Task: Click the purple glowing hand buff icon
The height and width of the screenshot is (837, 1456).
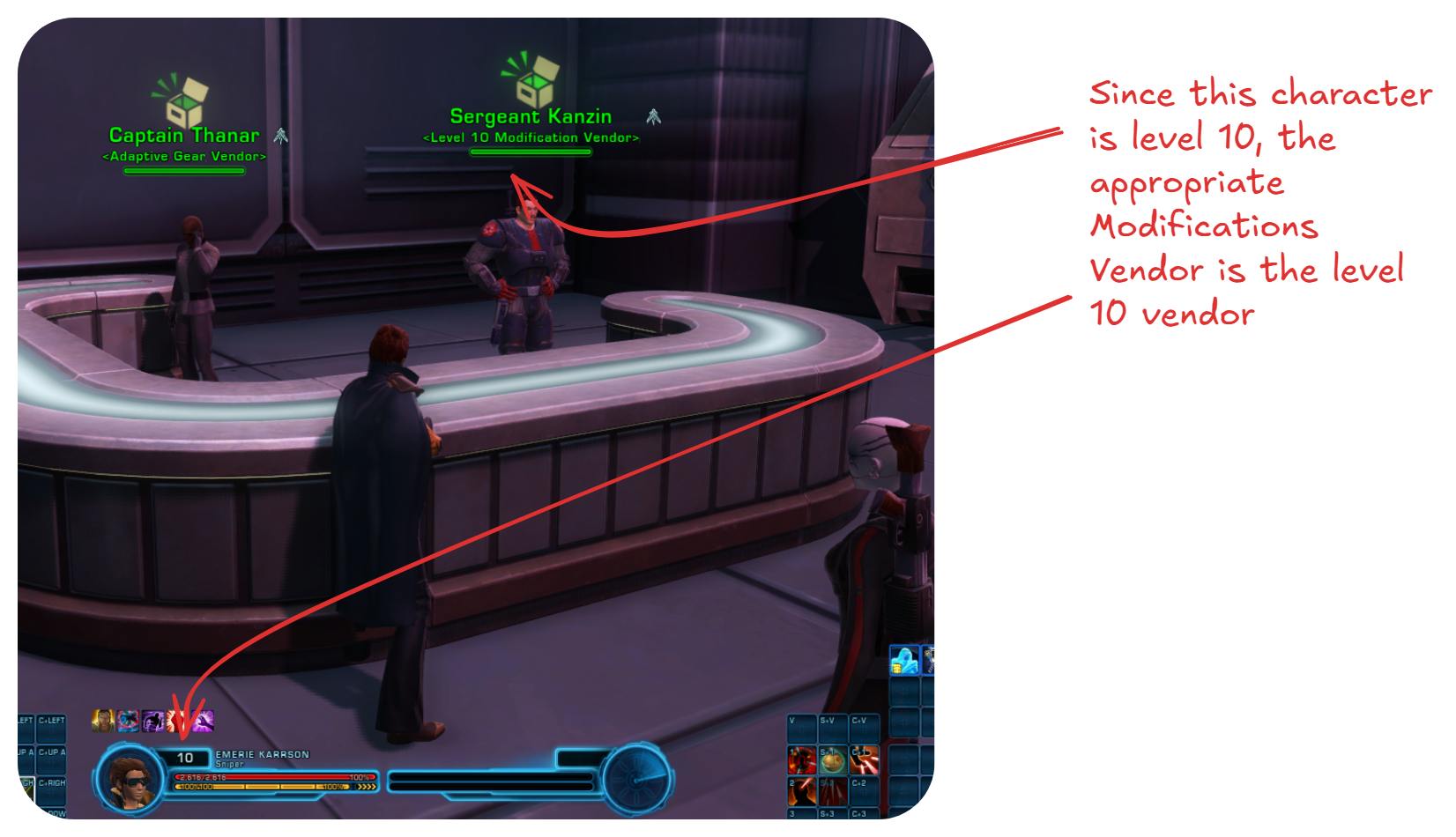Action: (204, 722)
